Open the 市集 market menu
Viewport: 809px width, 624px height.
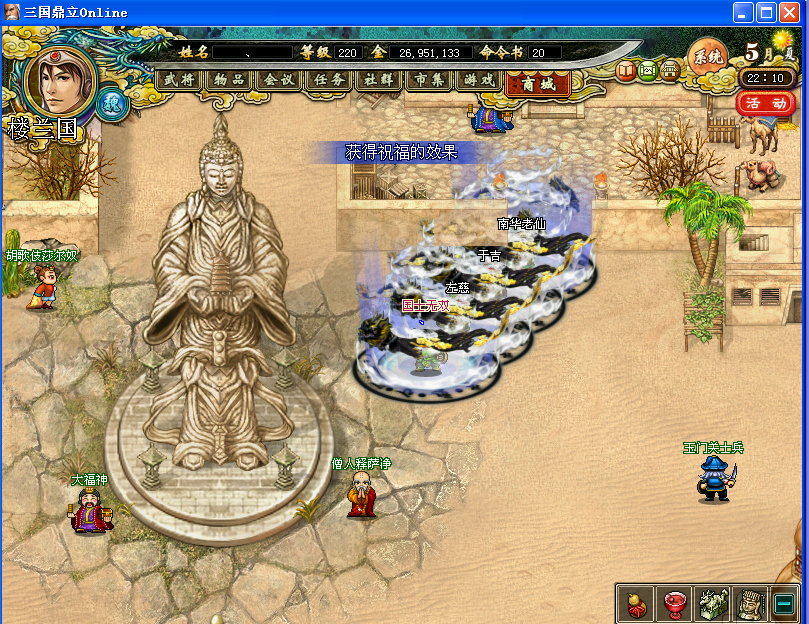coord(430,80)
